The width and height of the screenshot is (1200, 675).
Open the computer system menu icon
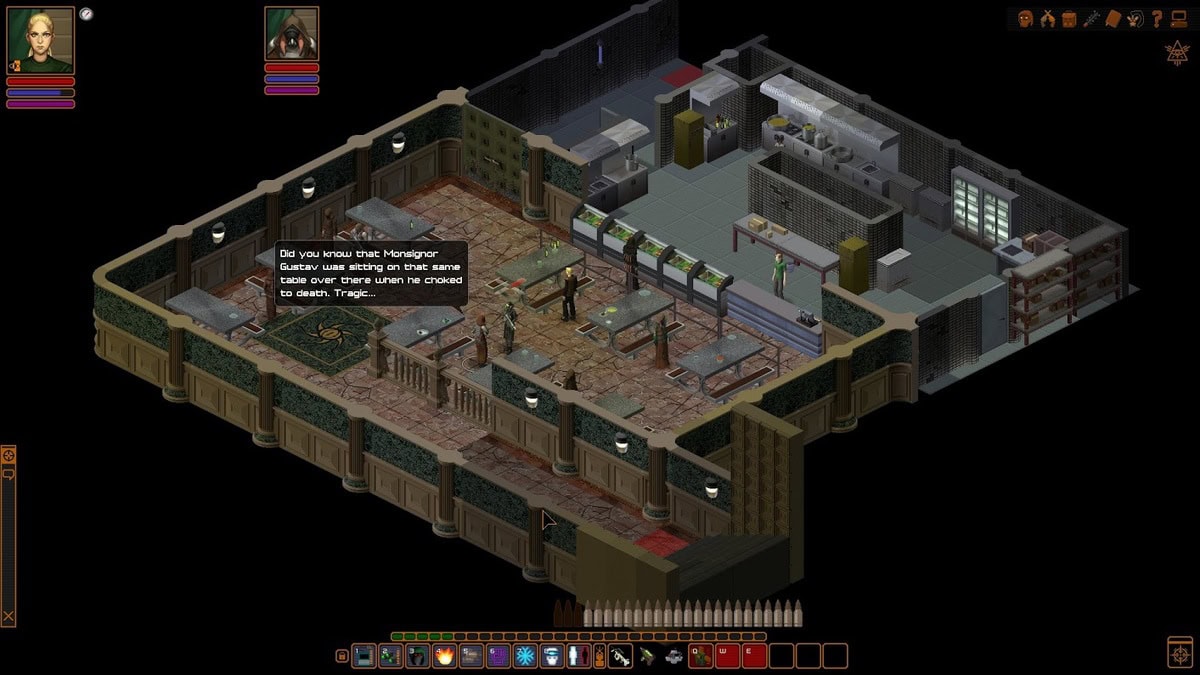tap(1179, 18)
